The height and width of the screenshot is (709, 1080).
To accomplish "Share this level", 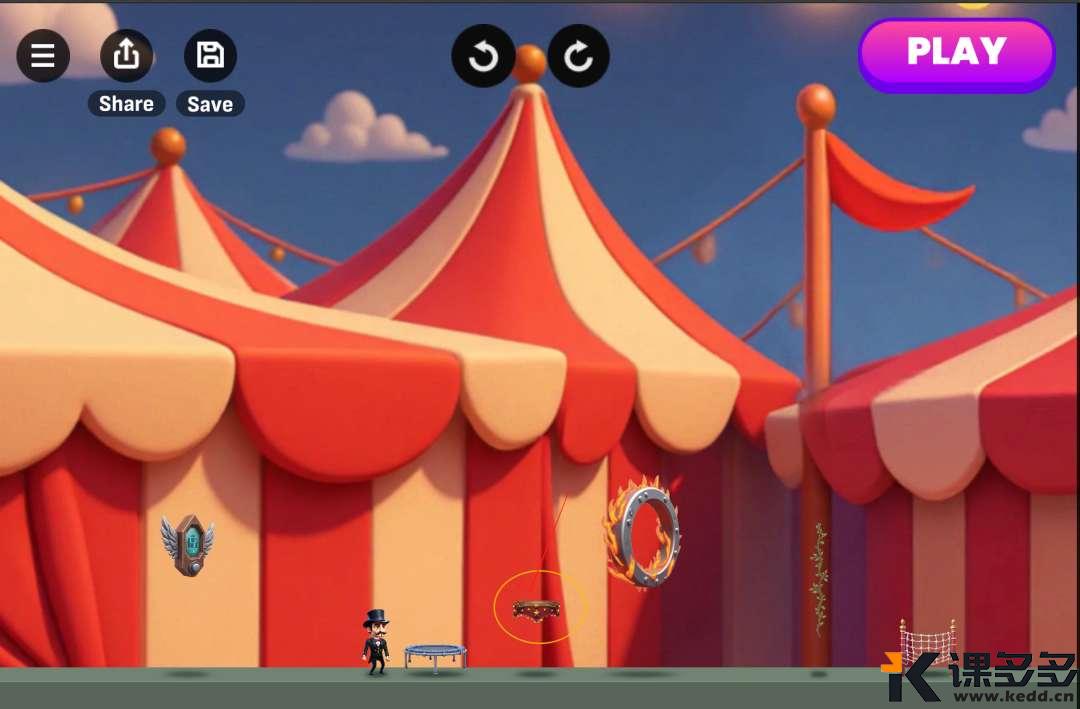I will point(126,55).
